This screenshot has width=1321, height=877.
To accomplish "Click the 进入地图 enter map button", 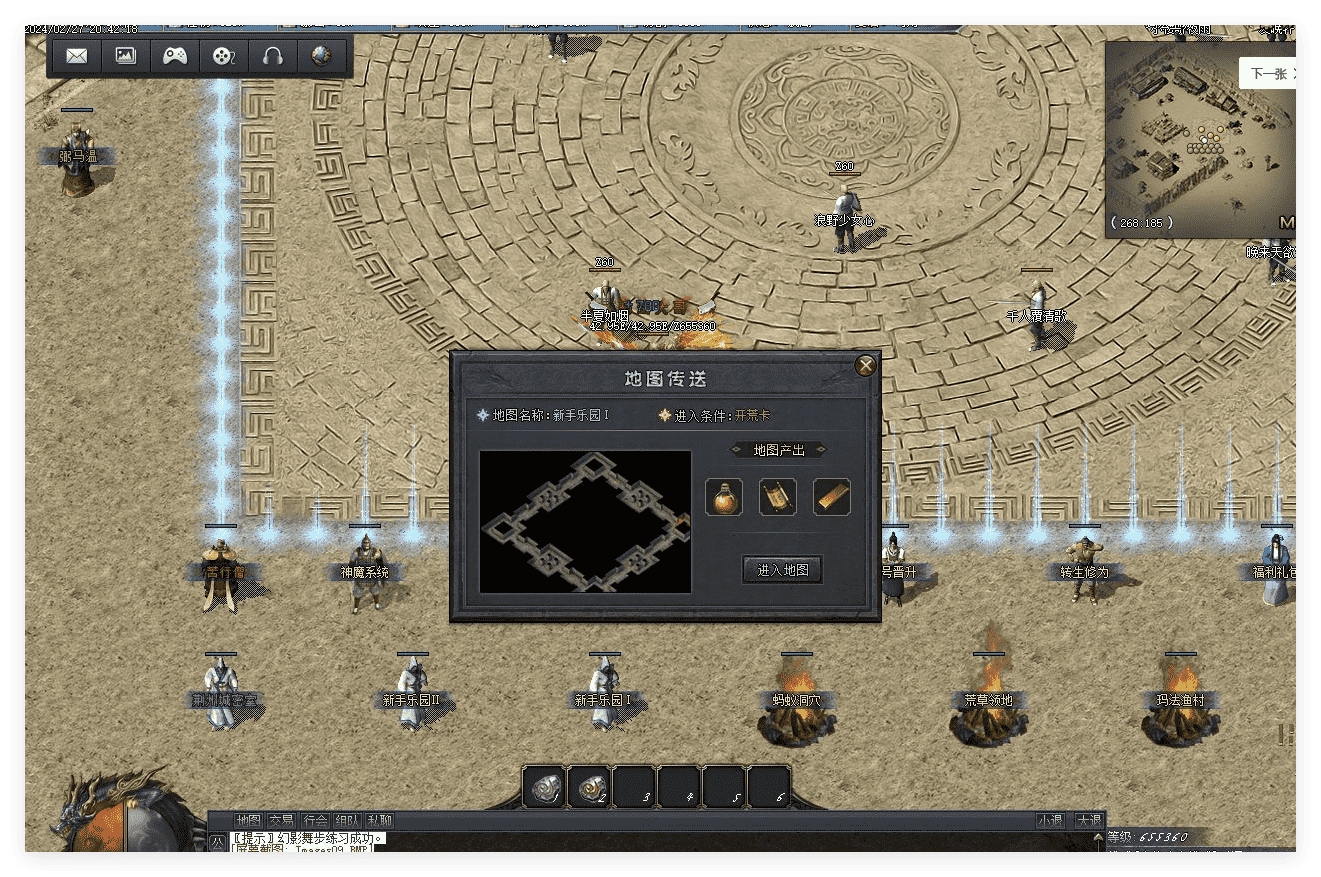I will click(782, 570).
